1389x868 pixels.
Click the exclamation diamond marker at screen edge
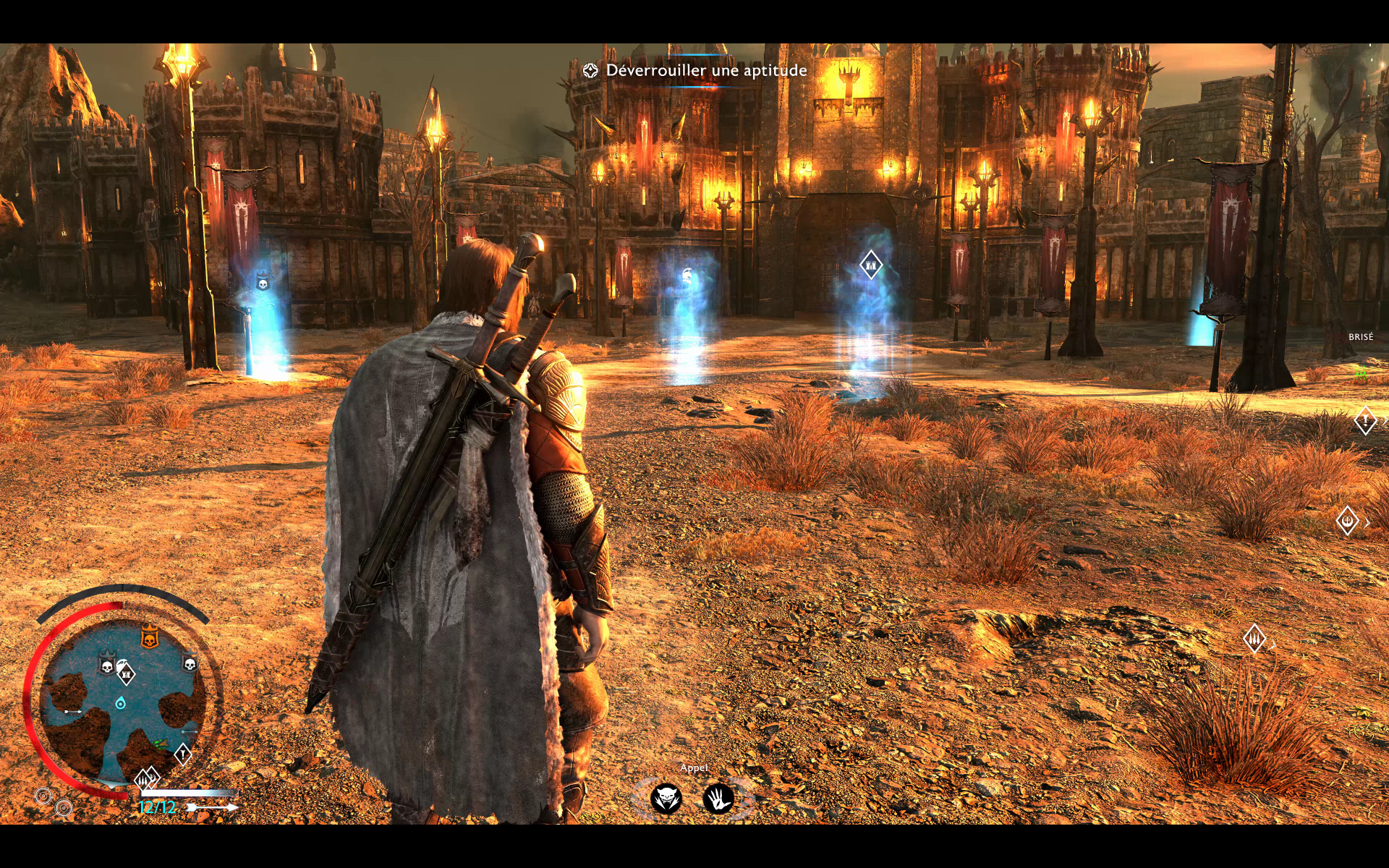1365,420
